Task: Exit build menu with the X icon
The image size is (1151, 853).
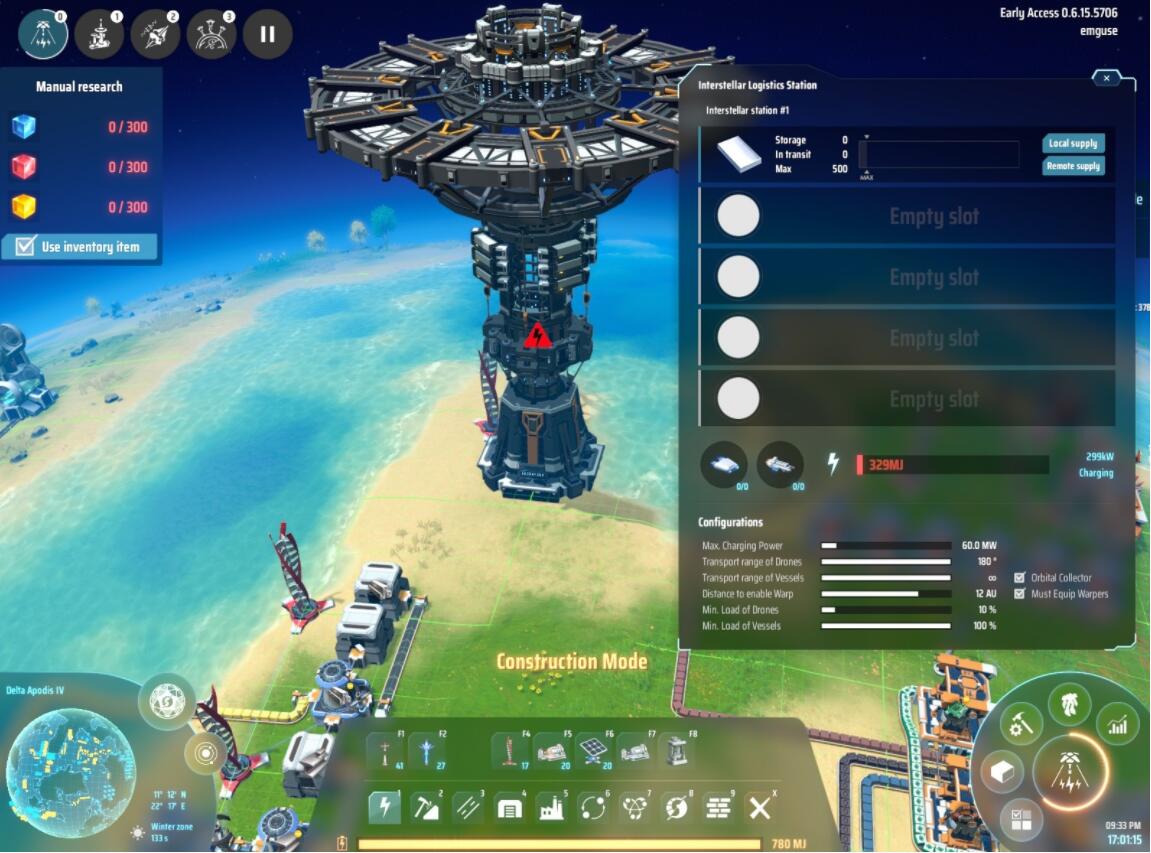Action: [x=760, y=807]
